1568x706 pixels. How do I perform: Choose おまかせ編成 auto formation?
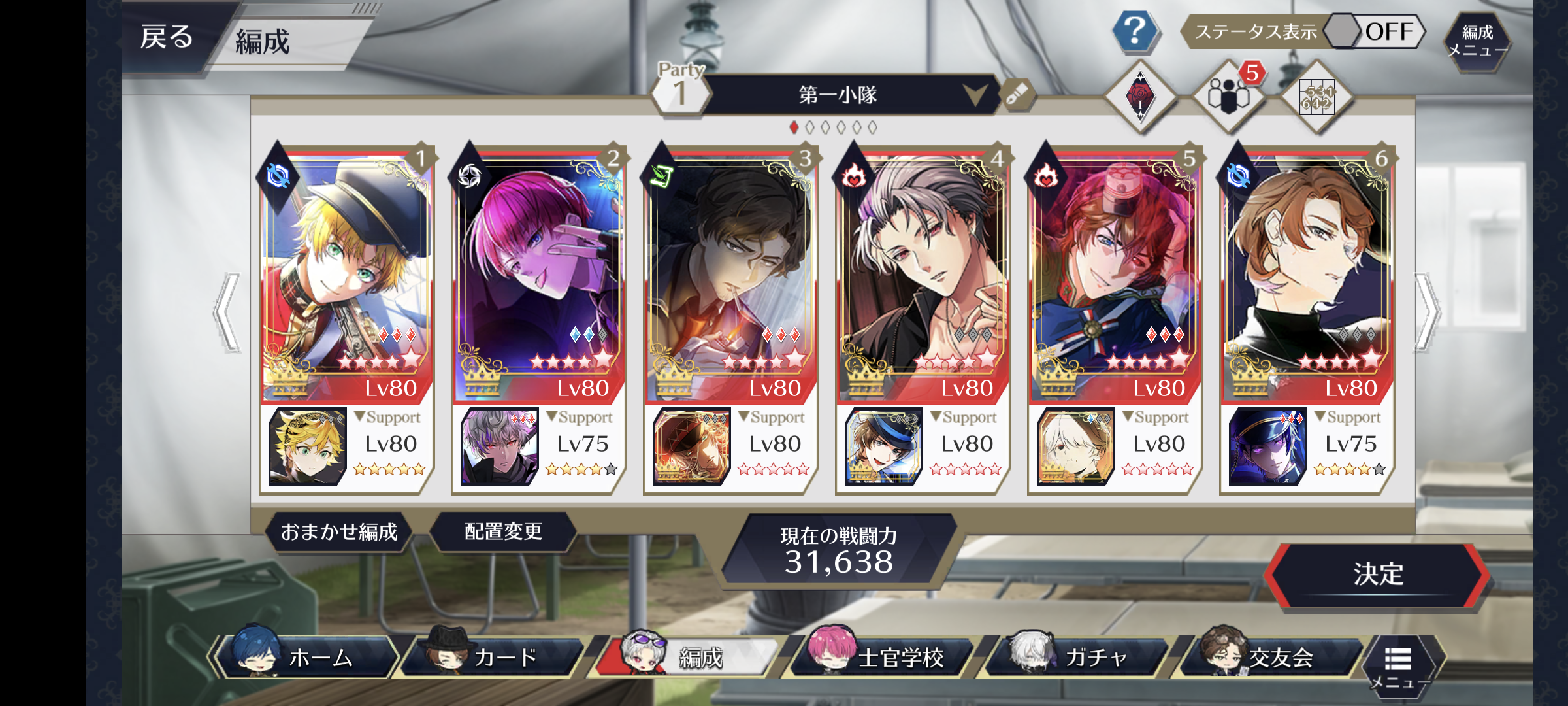(x=339, y=532)
